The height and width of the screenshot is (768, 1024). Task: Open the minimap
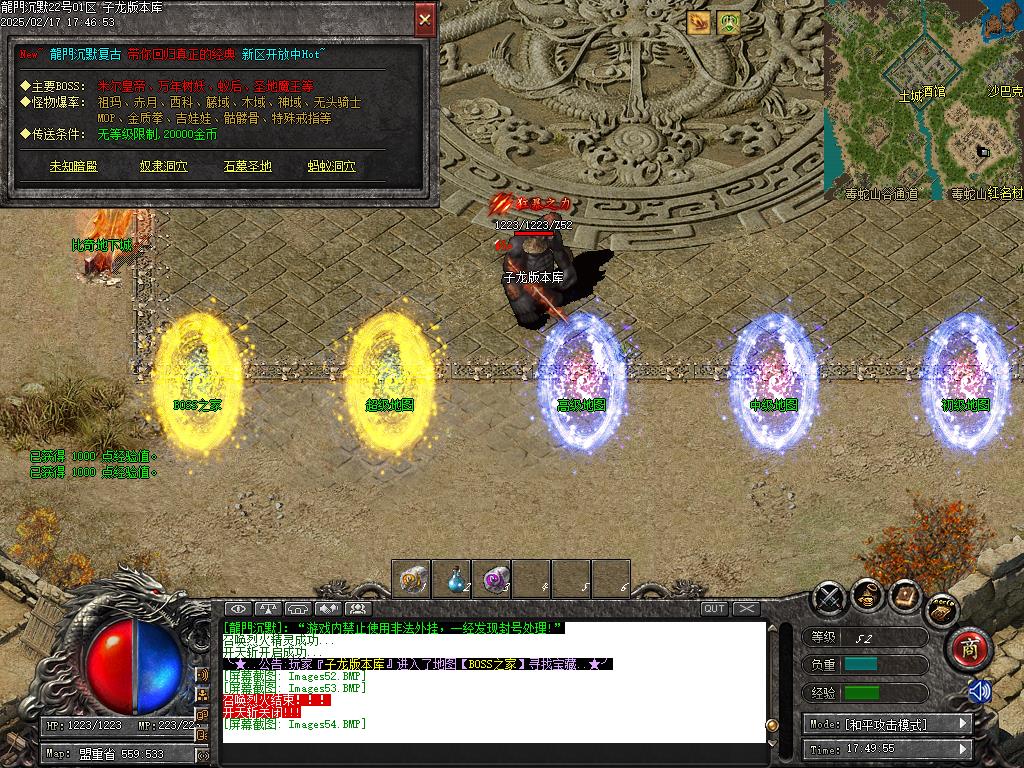point(923,98)
